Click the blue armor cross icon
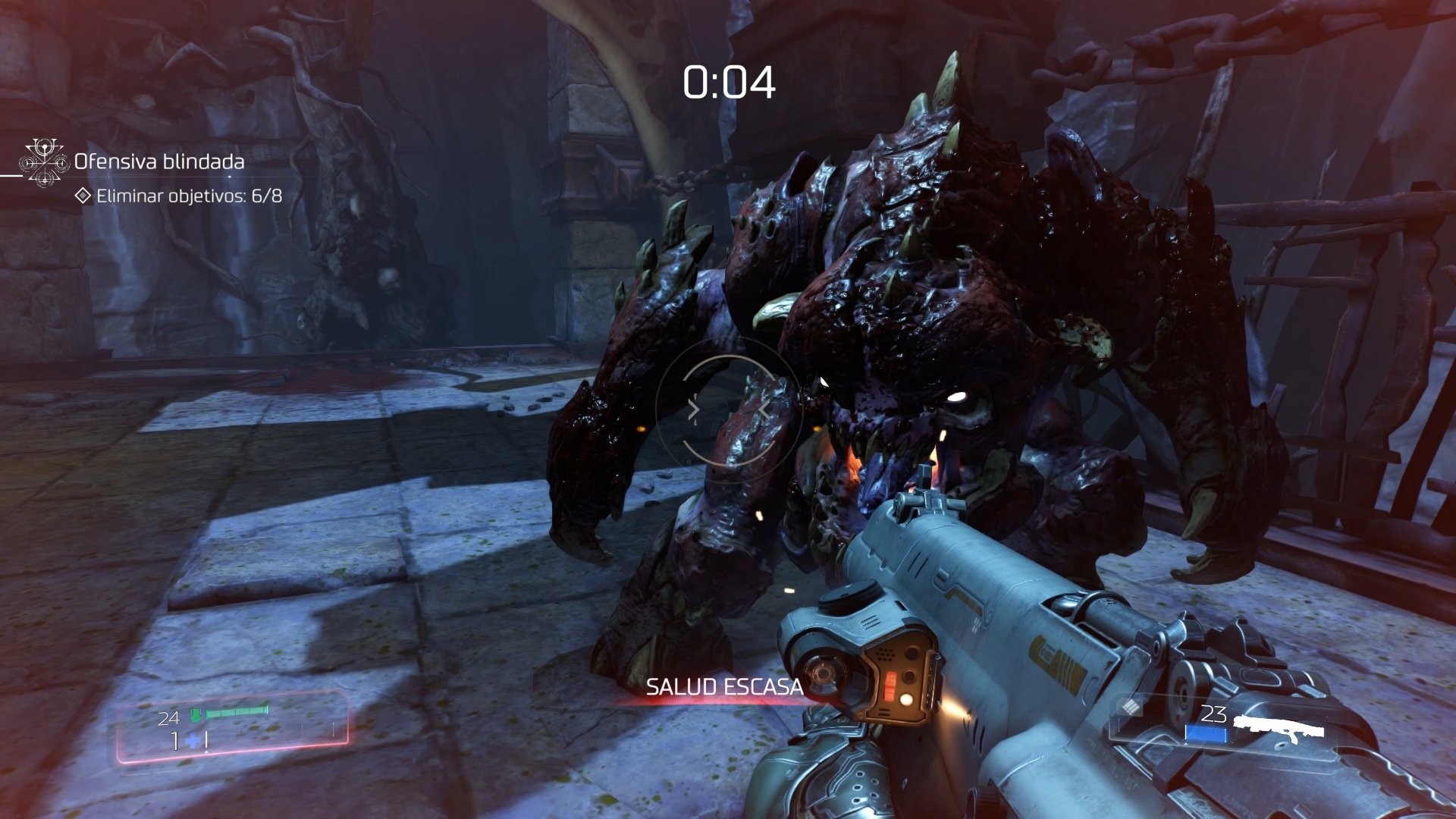Screen dimensions: 1456x819 191,739
